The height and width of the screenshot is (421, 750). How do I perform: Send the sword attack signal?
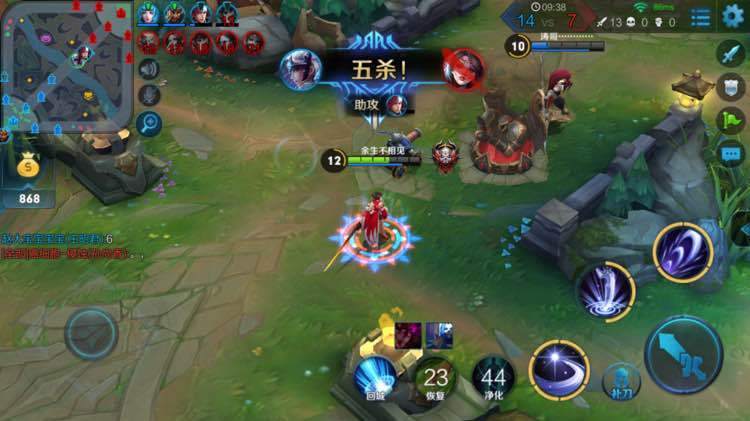[x=731, y=53]
